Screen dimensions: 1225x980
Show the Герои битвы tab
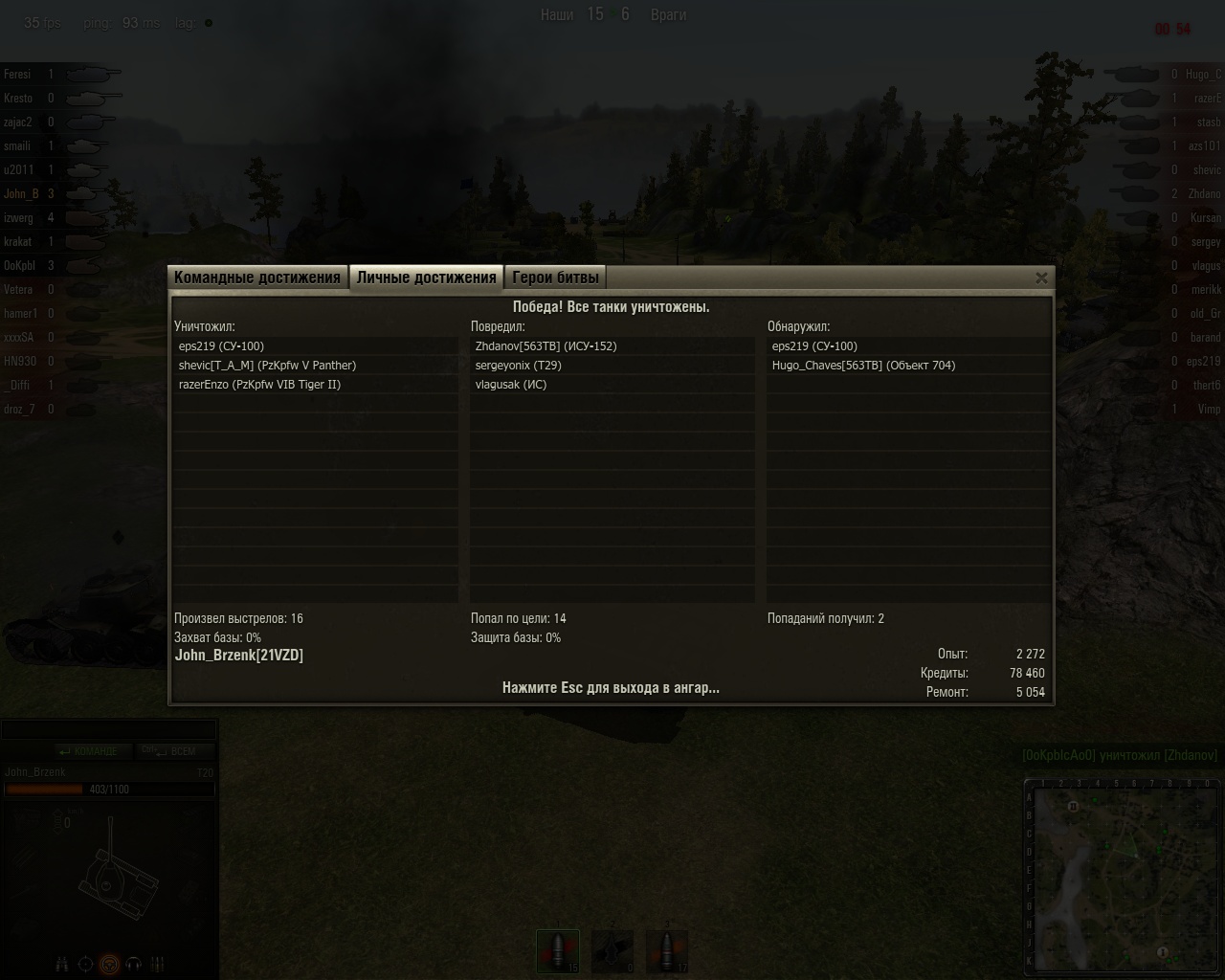[555, 278]
